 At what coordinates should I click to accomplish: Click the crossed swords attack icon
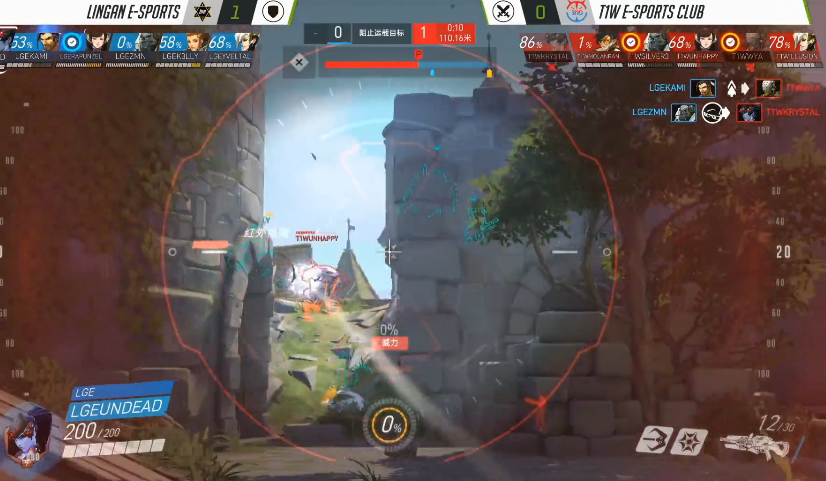[503, 12]
